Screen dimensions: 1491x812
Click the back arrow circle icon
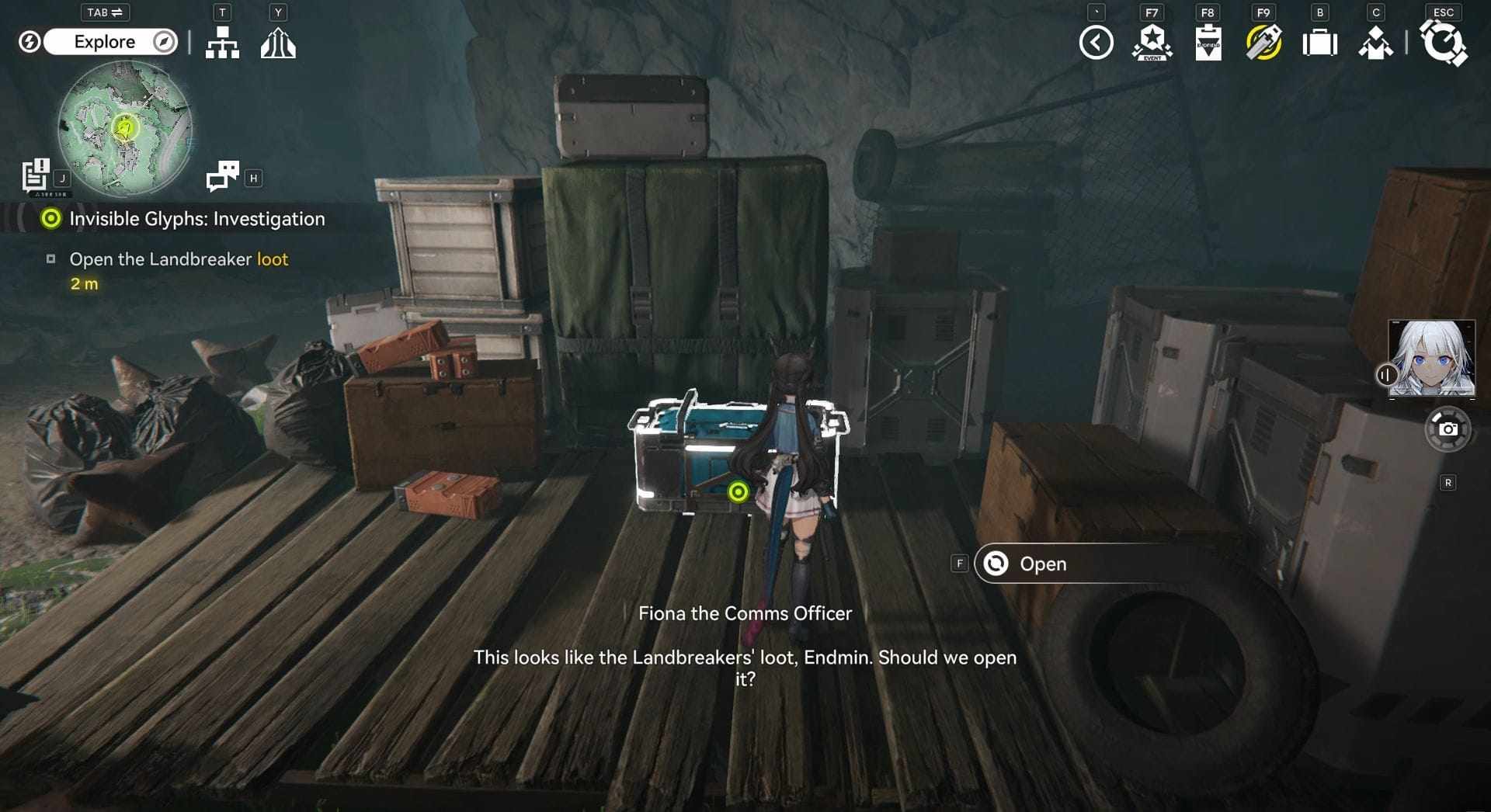1096,43
